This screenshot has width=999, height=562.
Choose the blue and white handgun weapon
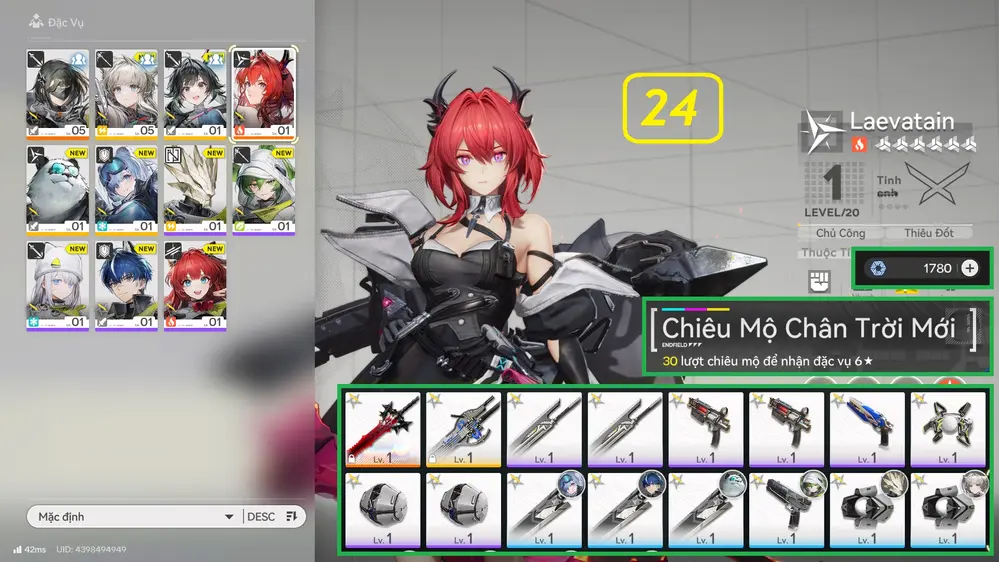(x=866, y=430)
